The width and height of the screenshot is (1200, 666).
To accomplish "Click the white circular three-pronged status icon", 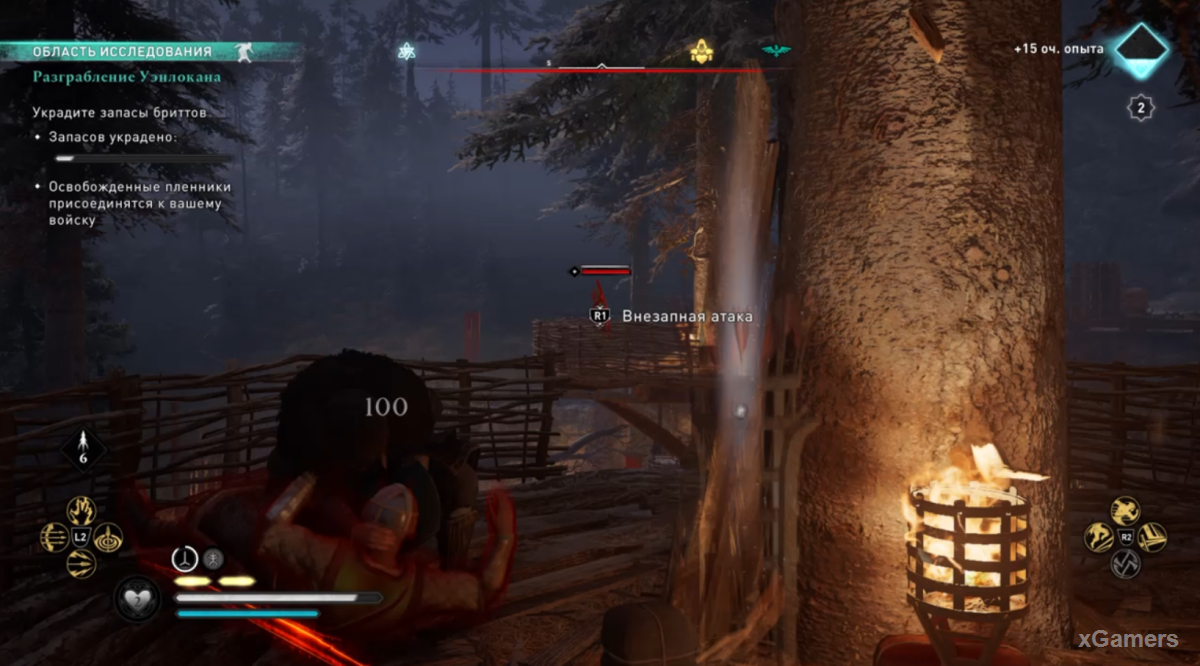I will point(185,559).
